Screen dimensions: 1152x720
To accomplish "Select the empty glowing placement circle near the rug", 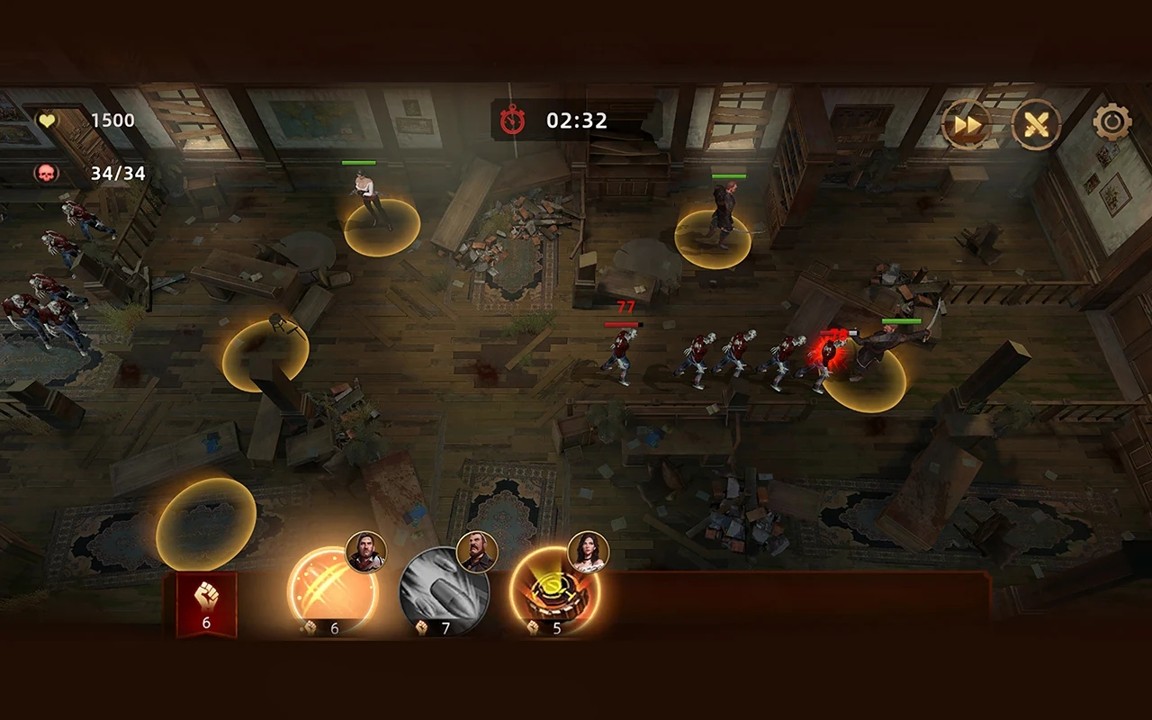I will [205, 520].
